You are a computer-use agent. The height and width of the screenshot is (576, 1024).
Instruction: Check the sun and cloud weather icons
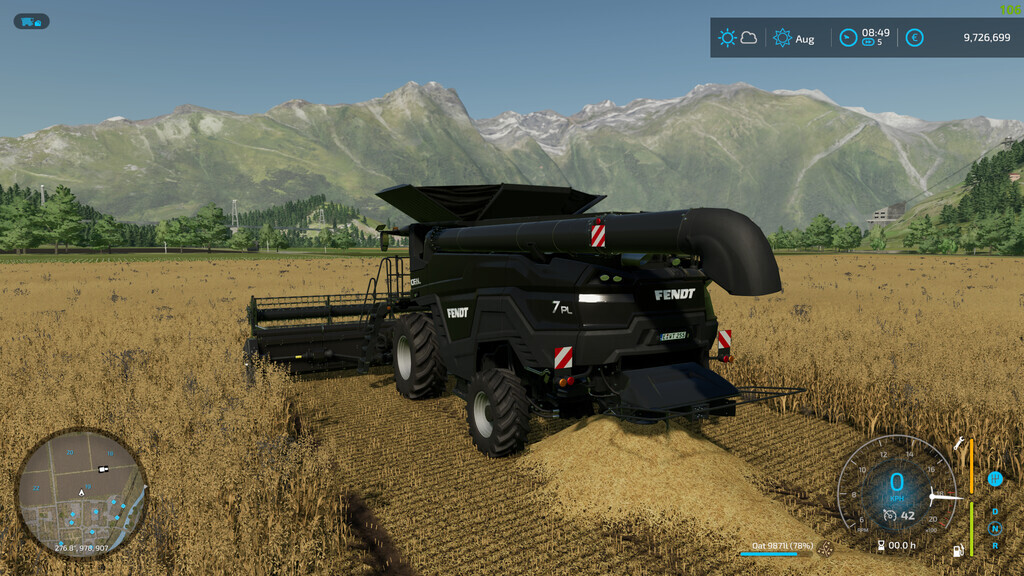pos(737,38)
